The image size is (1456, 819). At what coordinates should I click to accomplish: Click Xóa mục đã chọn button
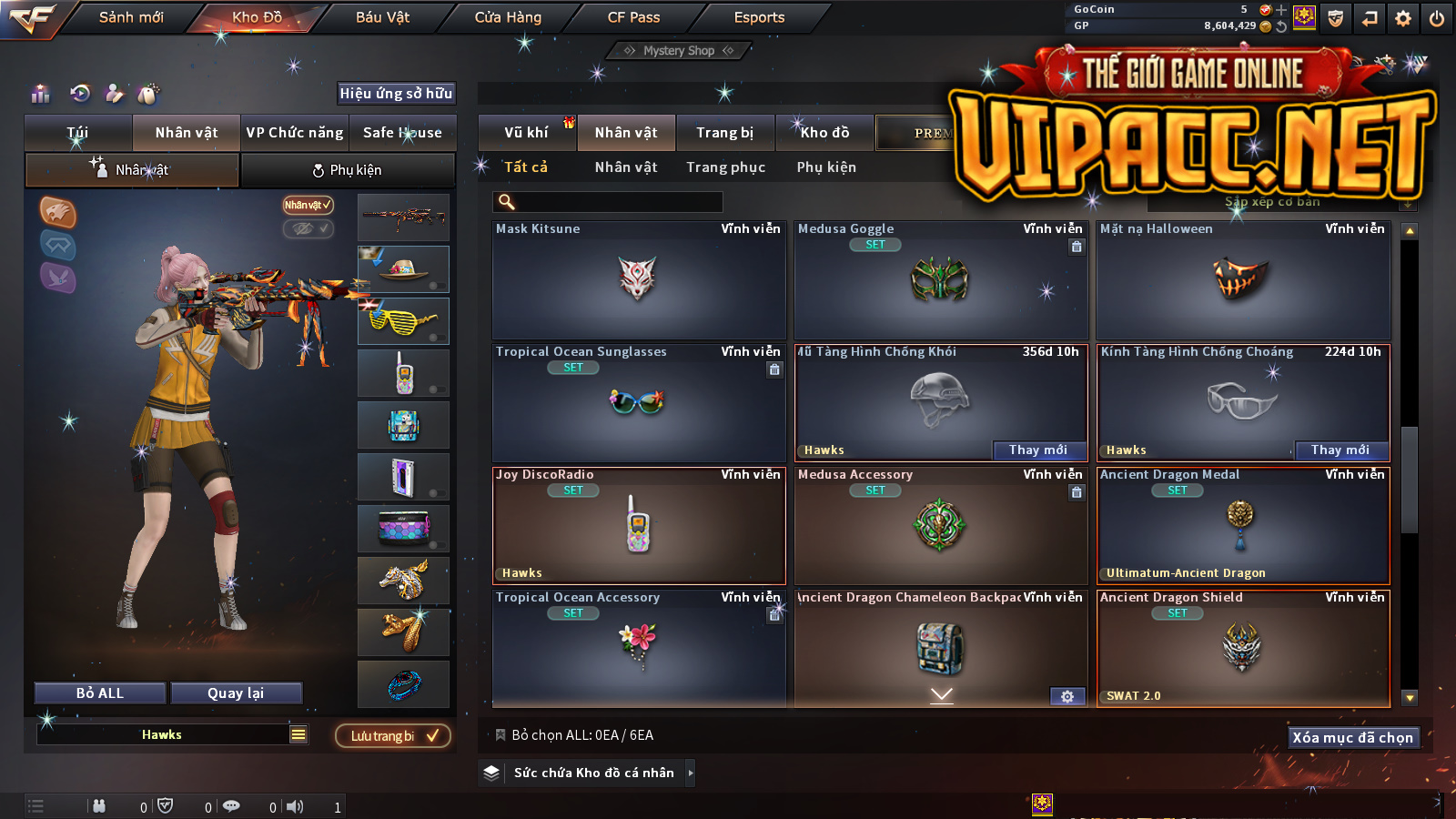[x=1352, y=738]
